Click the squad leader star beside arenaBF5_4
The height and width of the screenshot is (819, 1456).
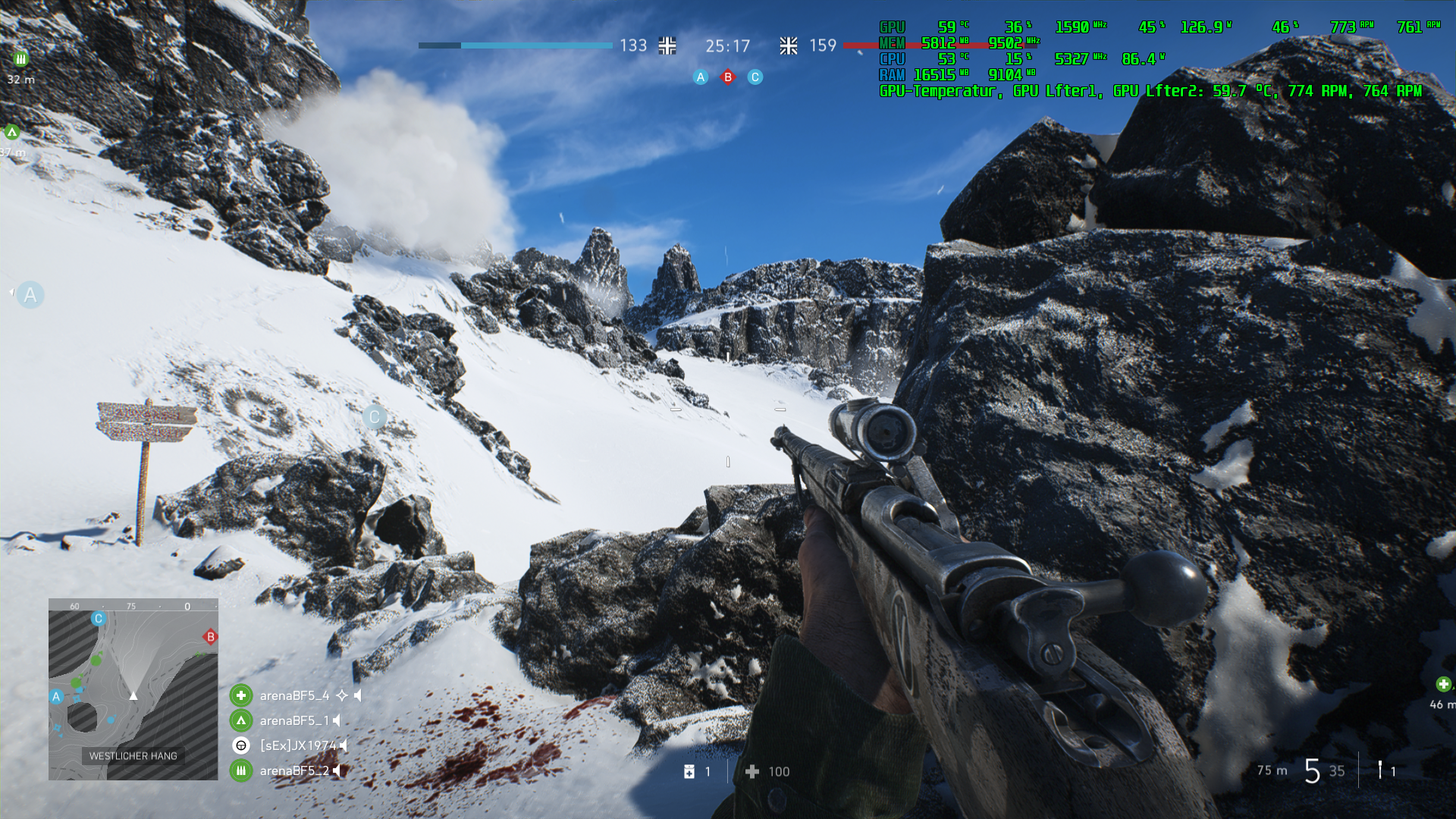point(343,695)
